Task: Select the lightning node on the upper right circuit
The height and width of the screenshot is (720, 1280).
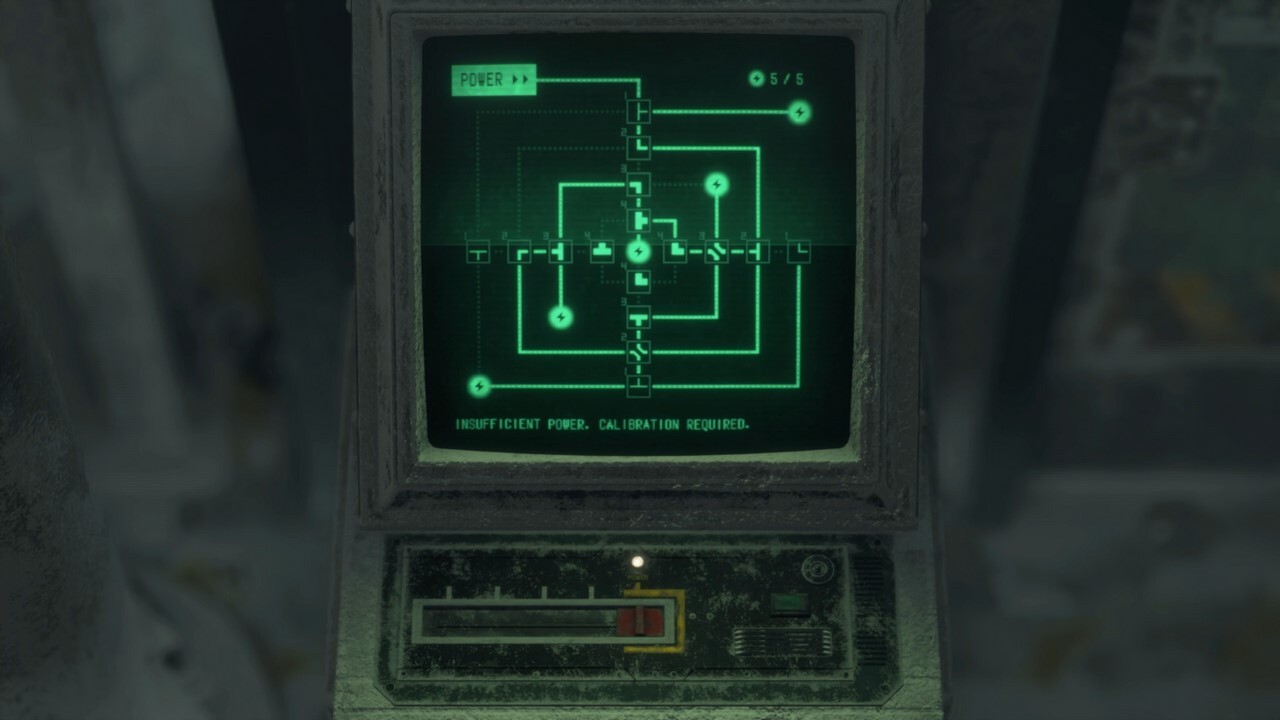Action: coord(715,183)
